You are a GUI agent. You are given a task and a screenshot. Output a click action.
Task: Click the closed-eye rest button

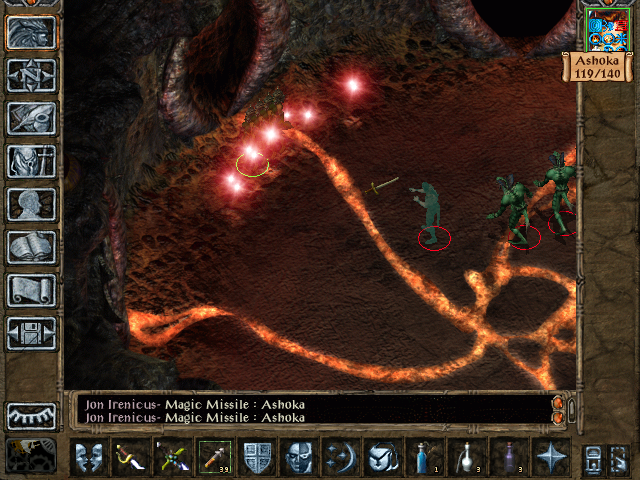coord(31,415)
